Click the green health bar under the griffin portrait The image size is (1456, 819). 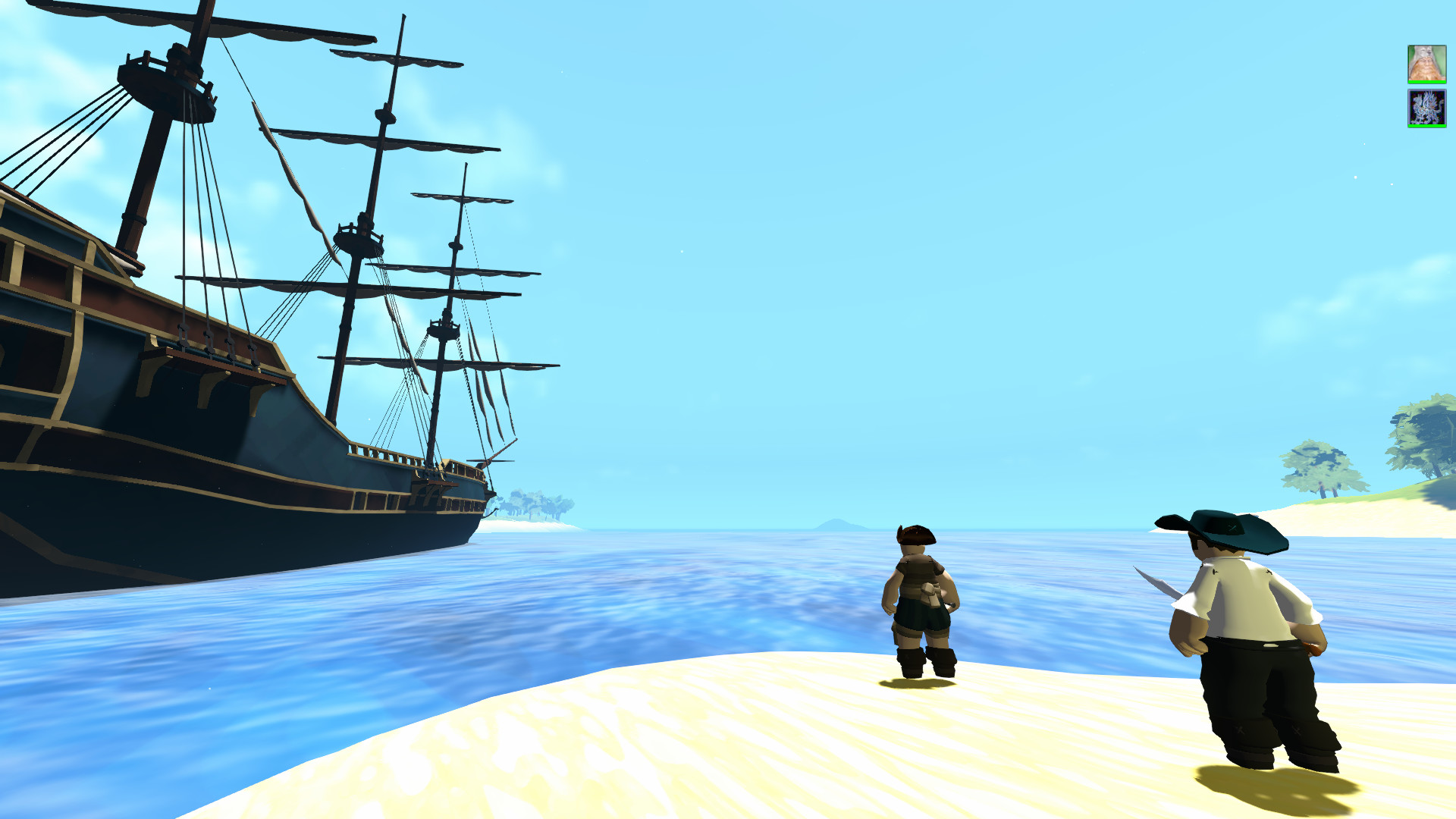click(1427, 126)
